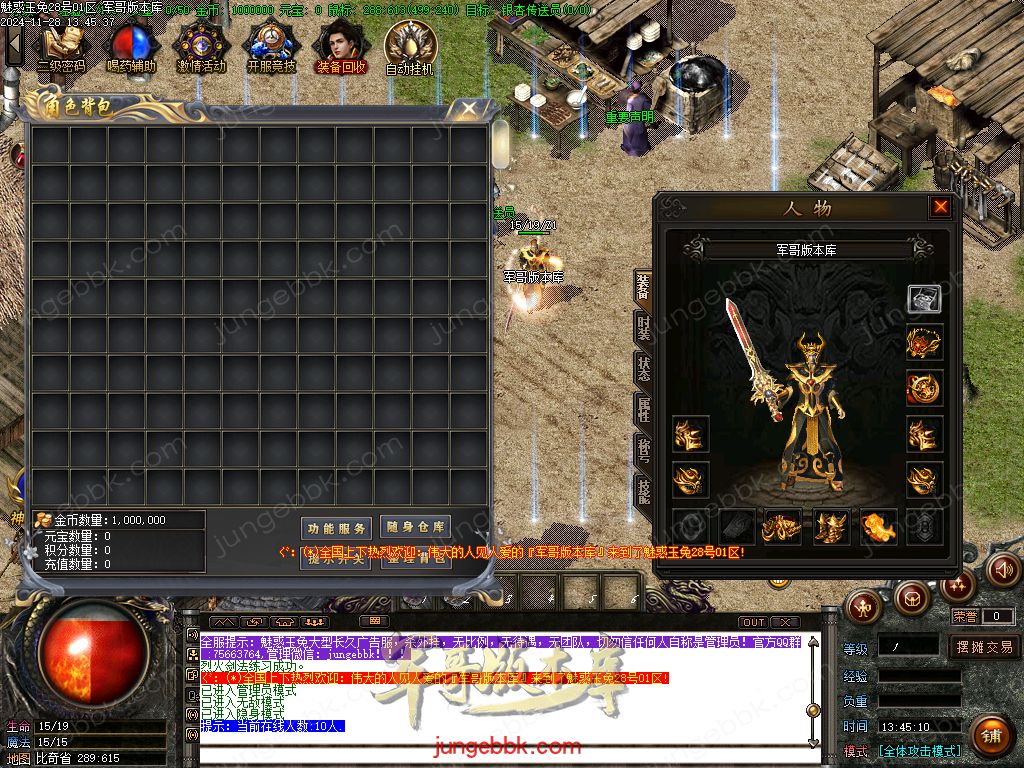The image size is (1024, 768).
Task: Open the 二级密码 secondary password menu
Action: 62,48
